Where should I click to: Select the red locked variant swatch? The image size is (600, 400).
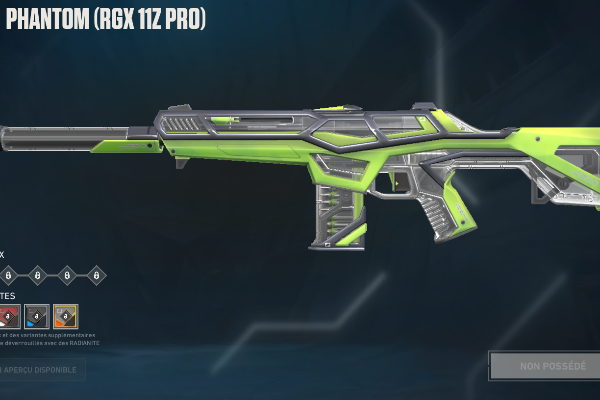point(8,317)
